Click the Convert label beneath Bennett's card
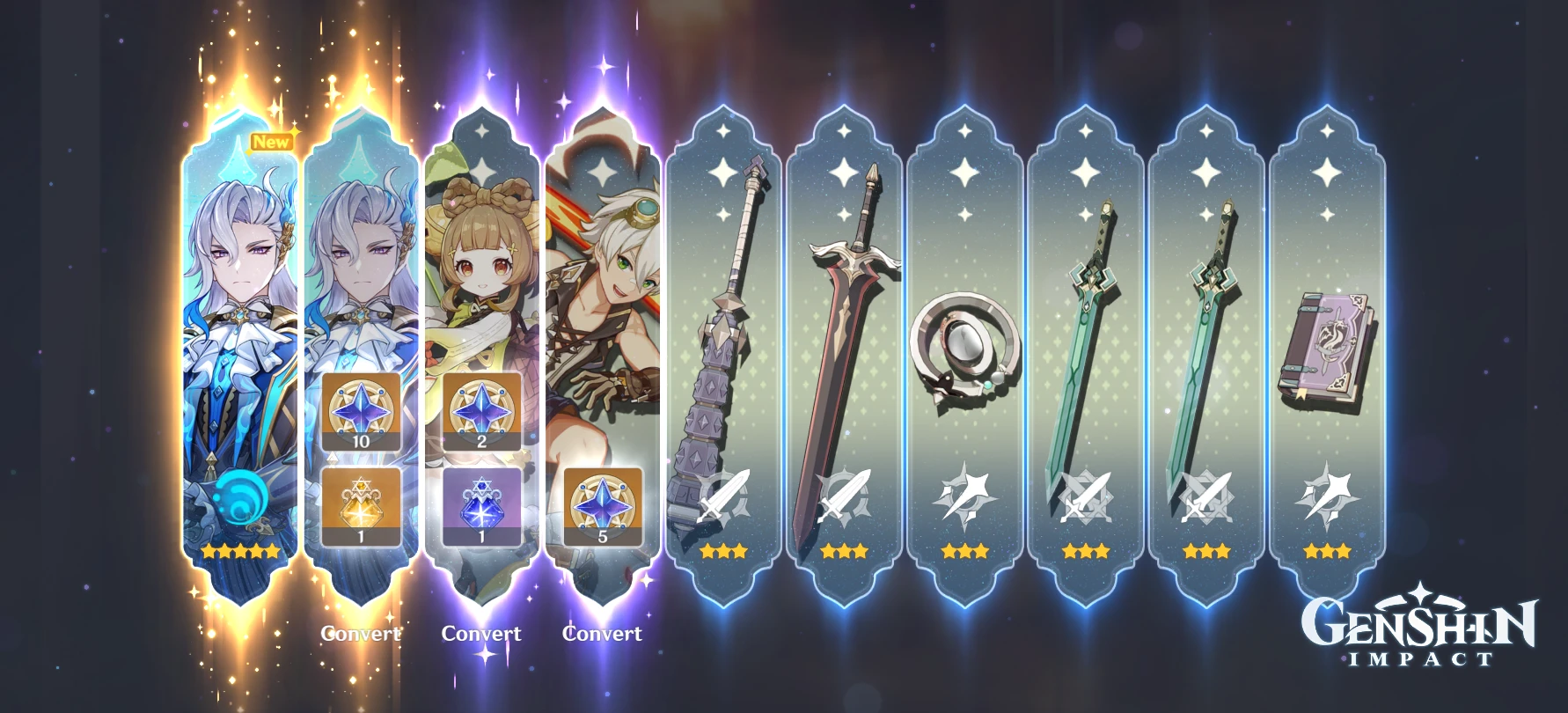 coord(602,633)
